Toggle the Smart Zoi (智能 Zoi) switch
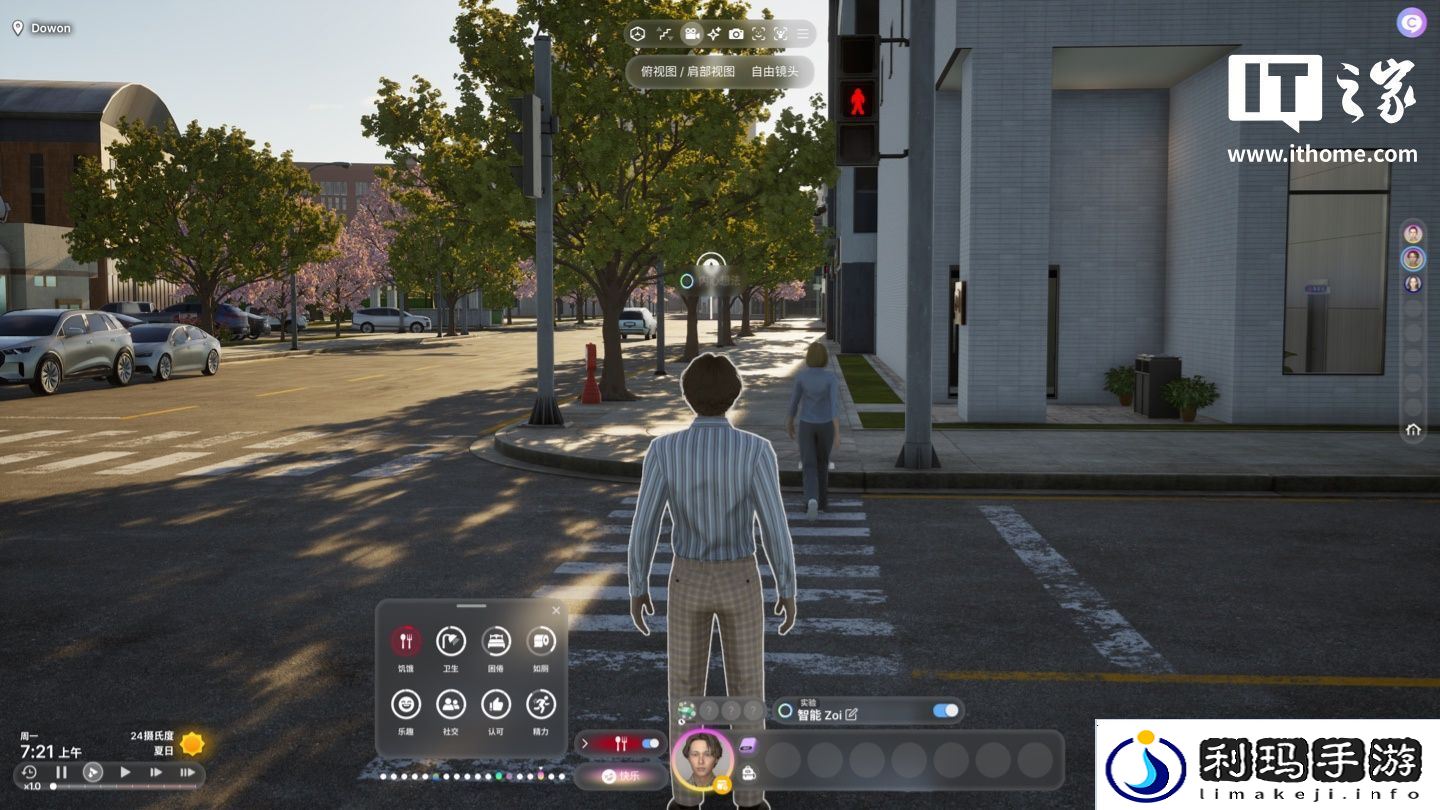This screenshot has width=1440, height=810. click(945, 711)
